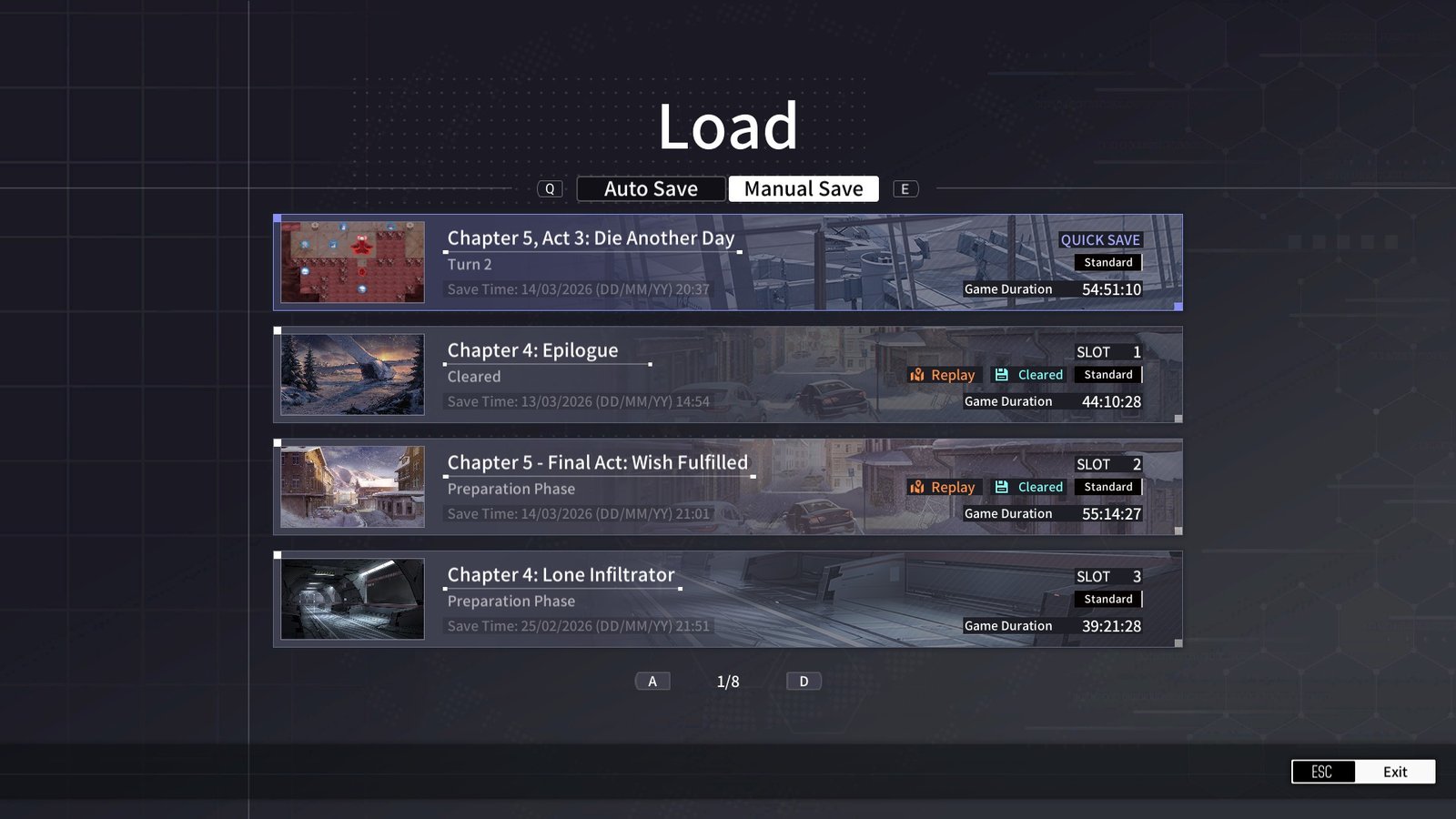The image size is (1456, 819).
Task: Click the D key icon for next page
Action: click(804, 680)
